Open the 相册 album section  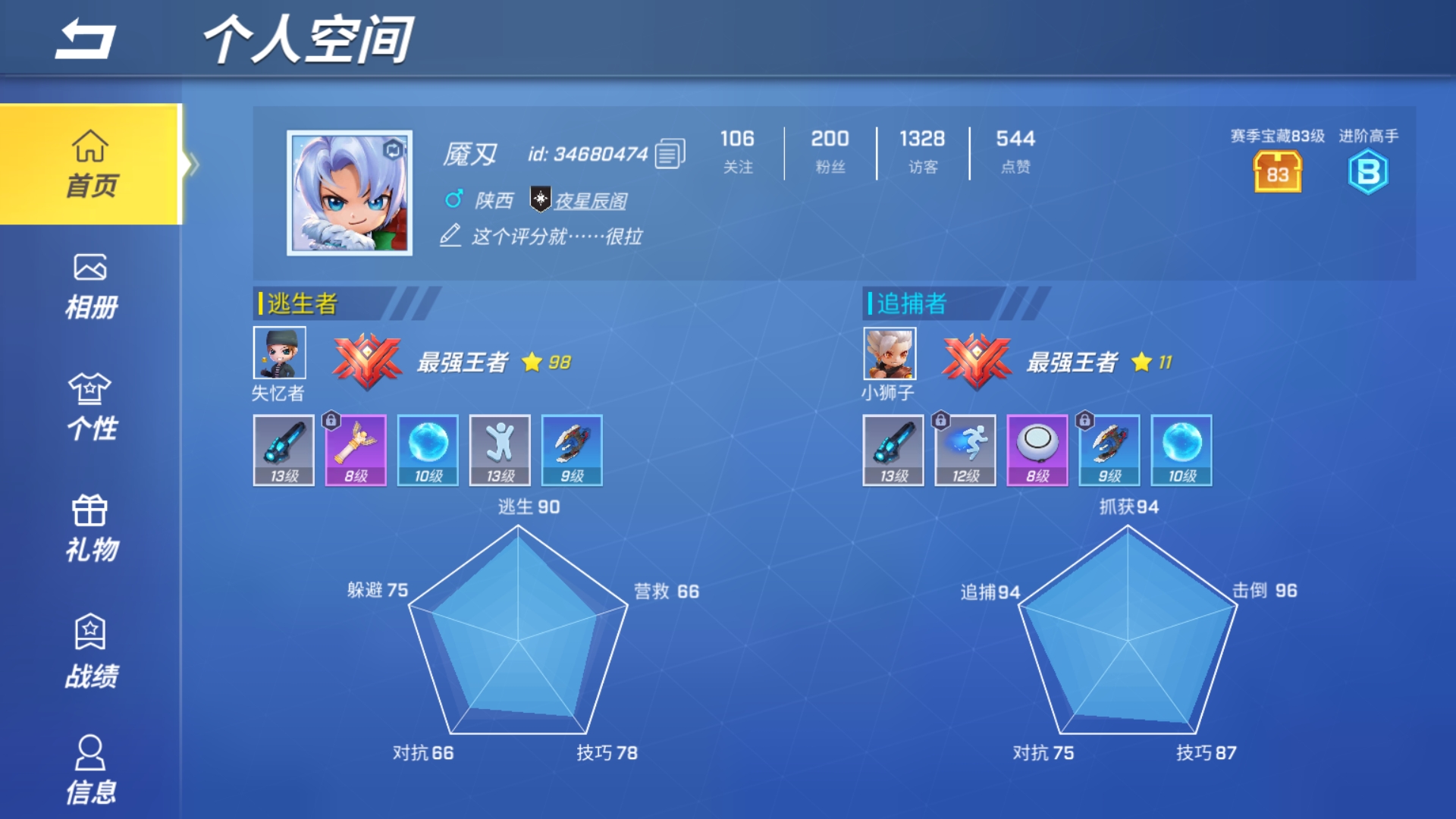[91, 284]
